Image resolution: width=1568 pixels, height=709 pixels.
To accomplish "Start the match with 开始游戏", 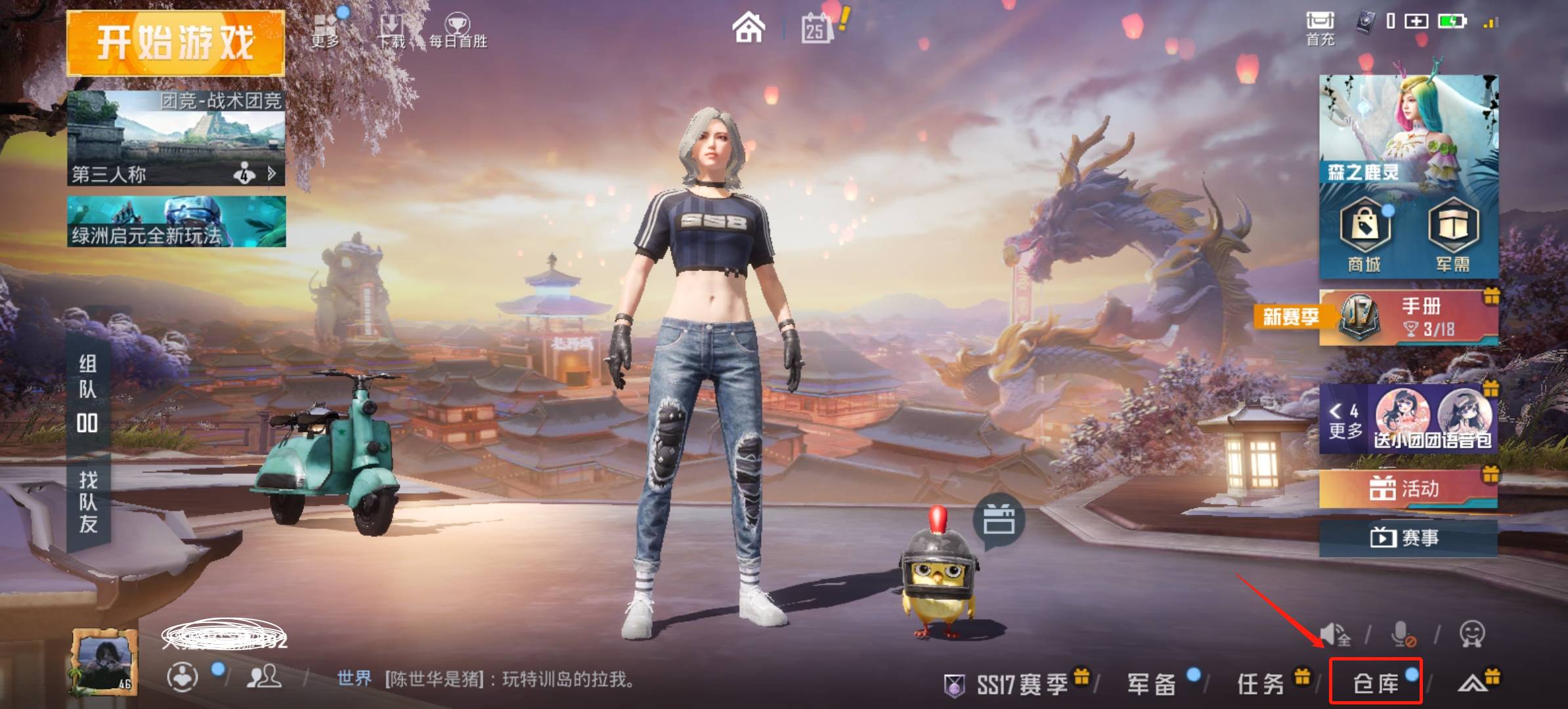I will pyautogui.click(x=175, y=43).
